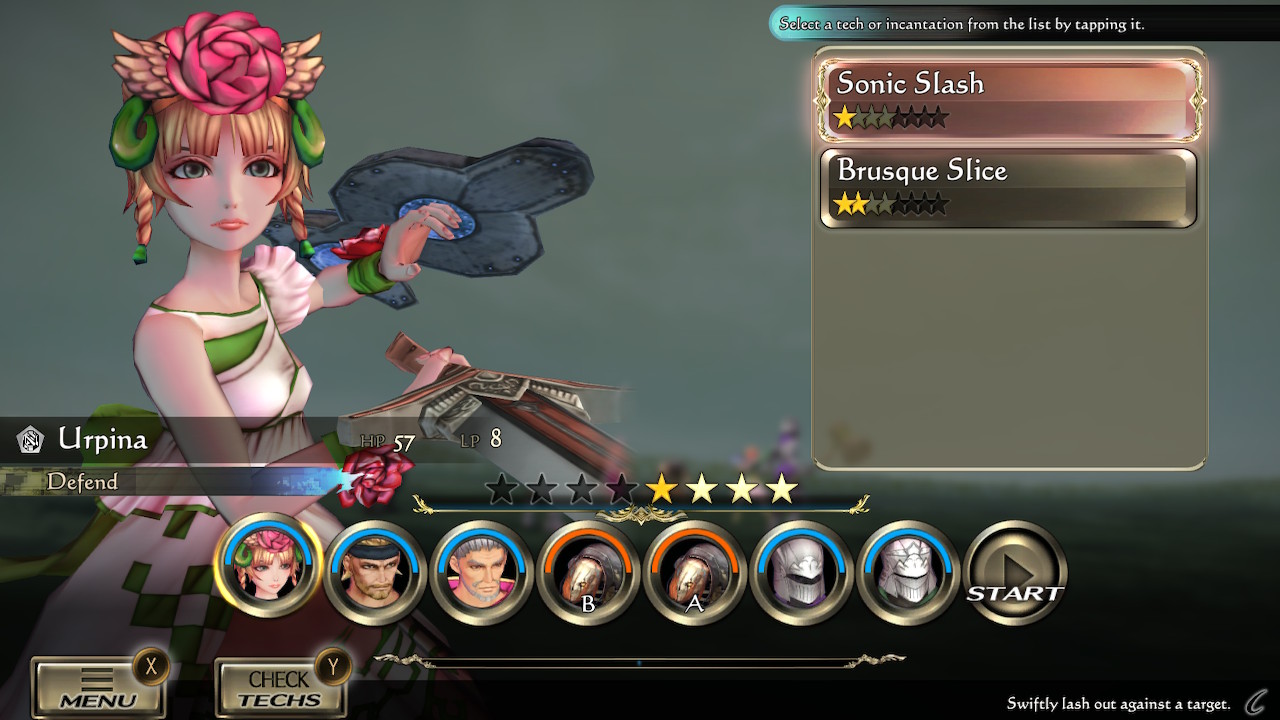Select the dark purple helmet knight portrait
The height and width of the screenshot is (720, 1280).
[x=800, y=573]
